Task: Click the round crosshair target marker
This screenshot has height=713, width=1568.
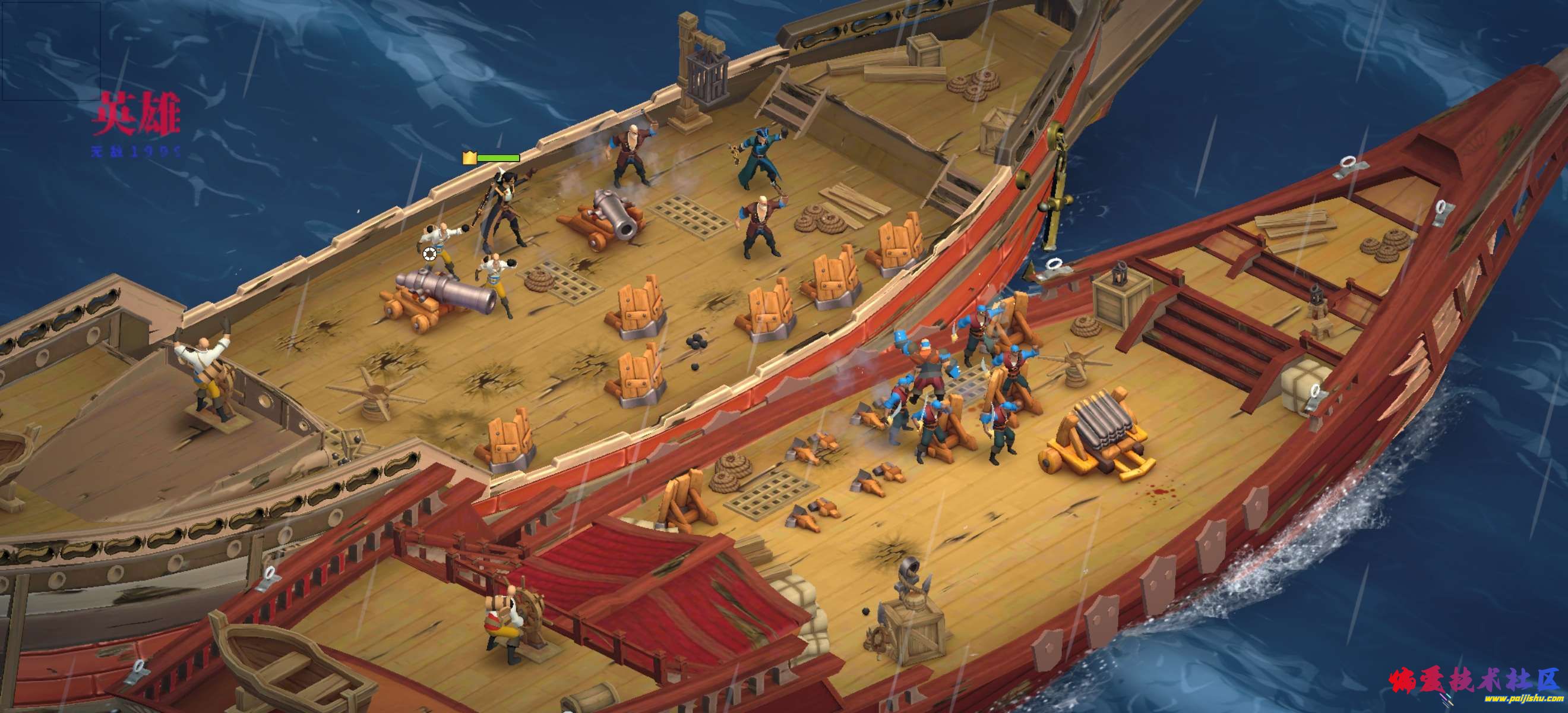Action: [x=429, y=254]
